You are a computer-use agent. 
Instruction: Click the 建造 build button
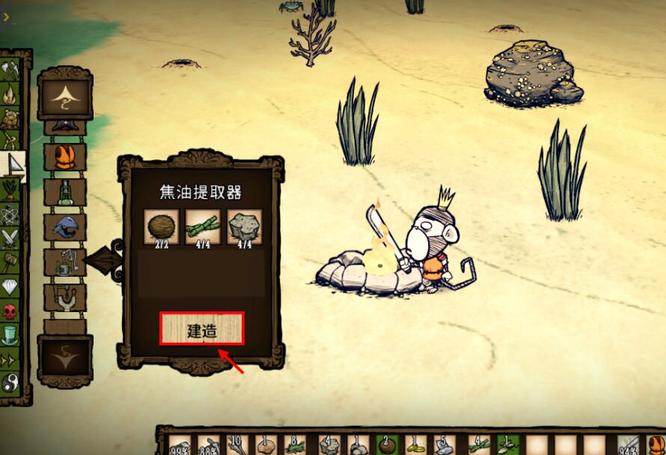pos(202,329)
